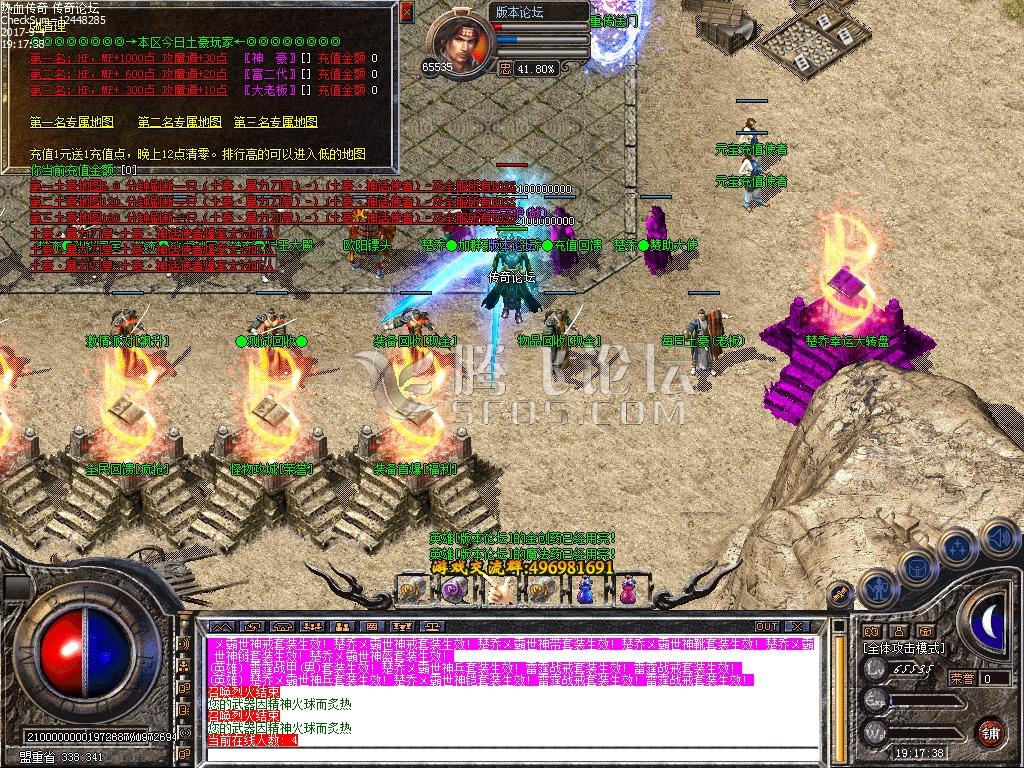The height and width of the screenshot is (768, 1024).
Task: Click the OUT button above chat
Action: pos(766,627)
